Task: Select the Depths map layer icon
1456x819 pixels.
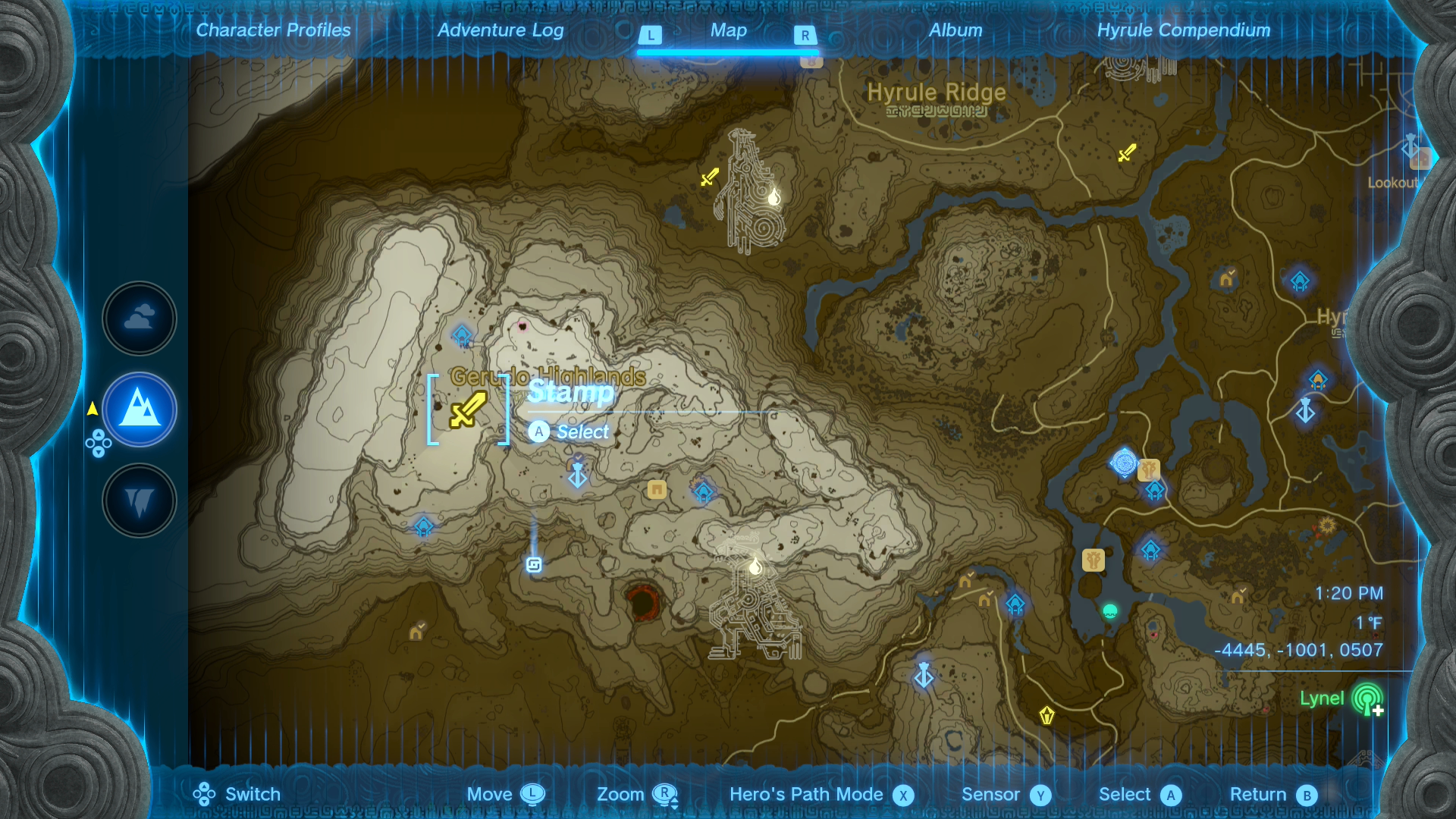Action: [139, 500]
